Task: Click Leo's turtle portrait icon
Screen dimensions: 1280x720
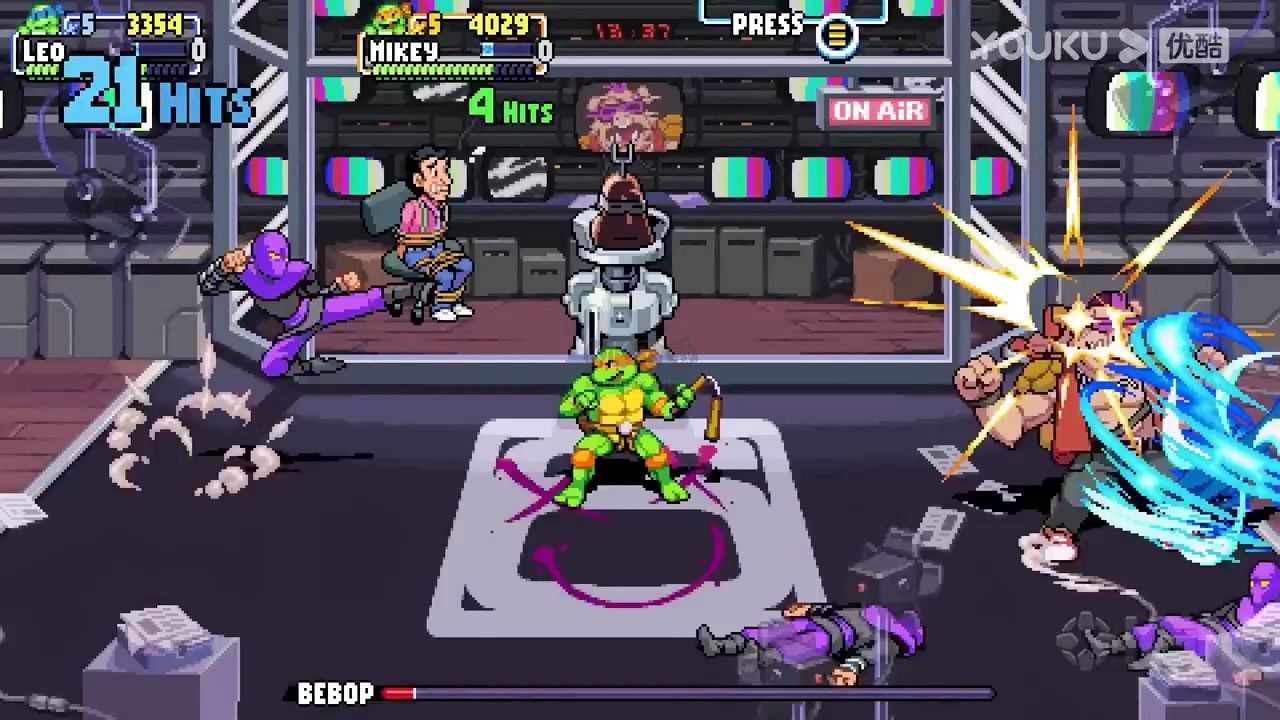Action: [x=40, y=18]
